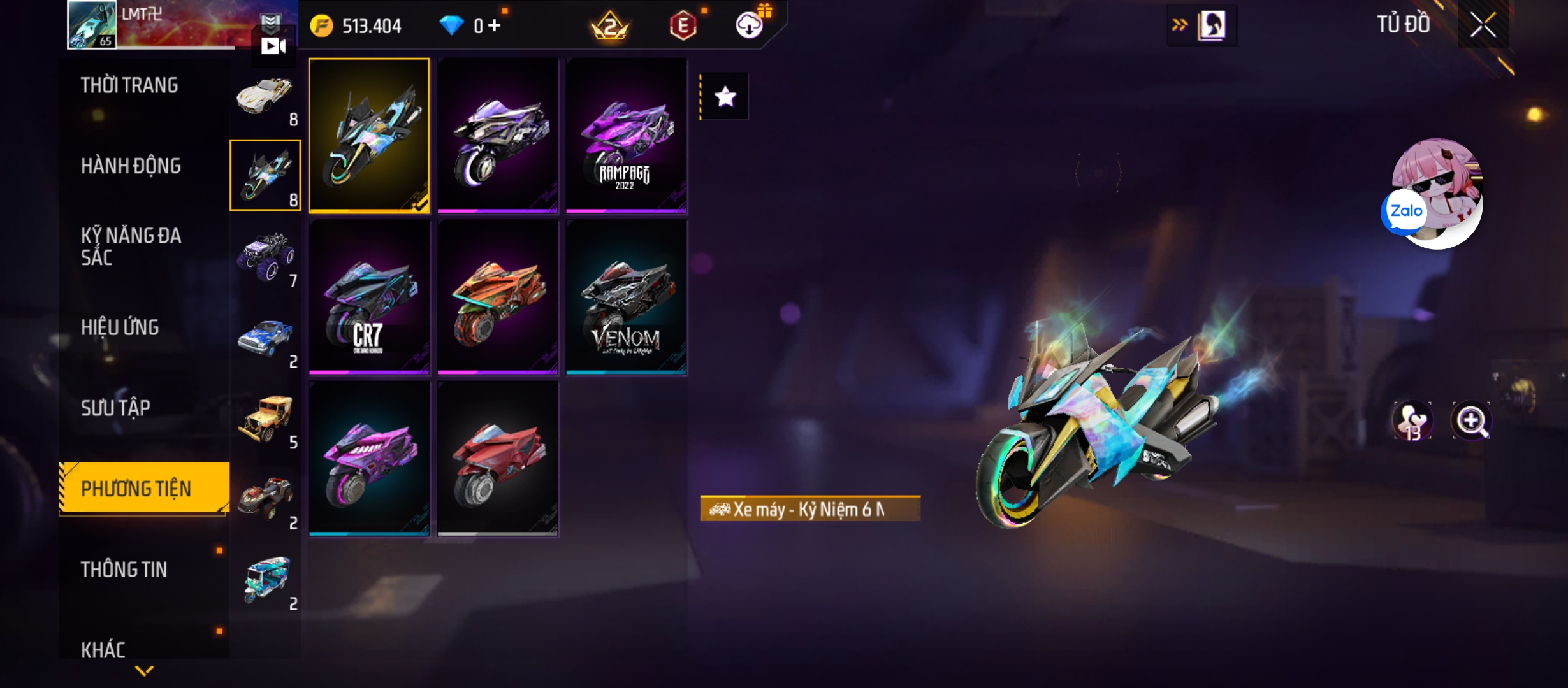1568x688 pixels.
Task: Choose the Sưu Tập category
Action: click(115, 408)
